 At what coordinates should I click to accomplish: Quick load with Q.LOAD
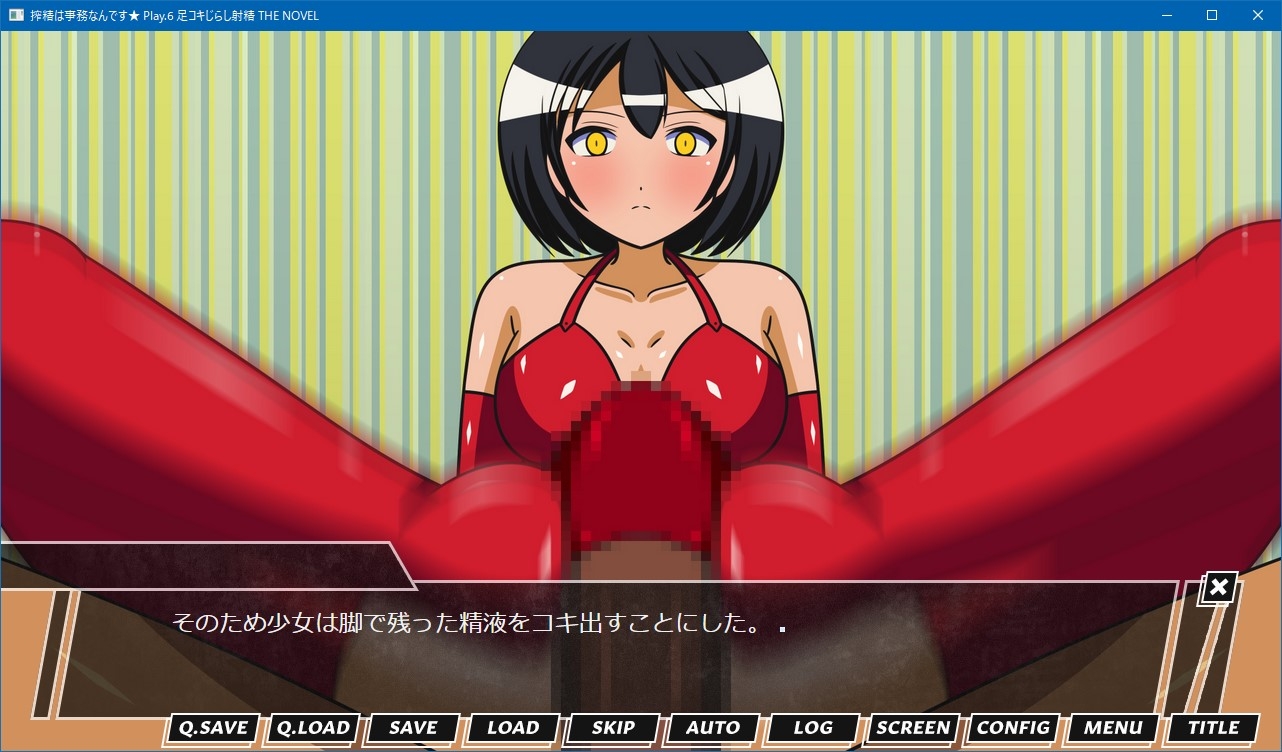coord(313,728)
